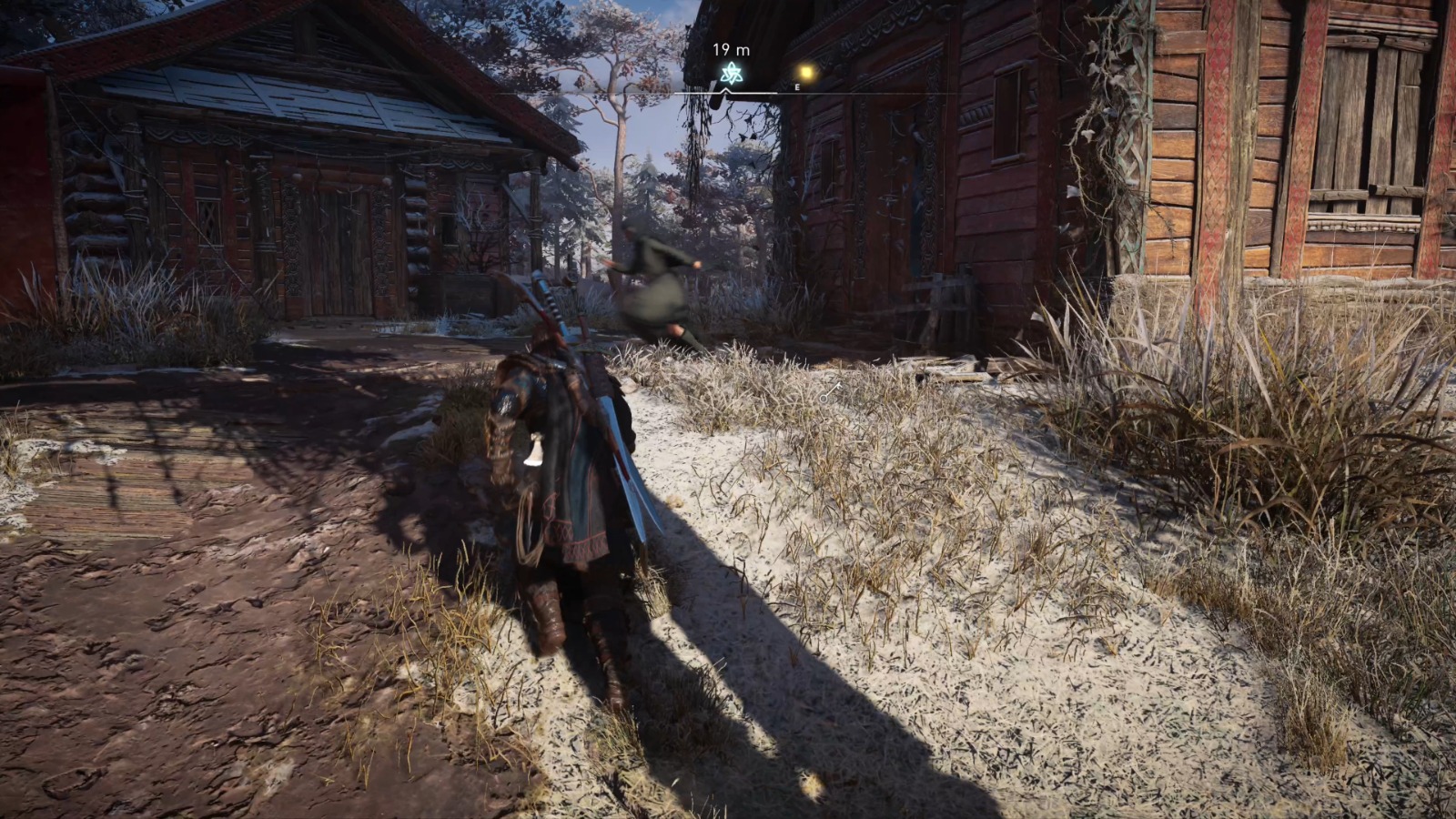
Task: Click the compass notch pointer below the marker
Action: click(x=725, y=90)
